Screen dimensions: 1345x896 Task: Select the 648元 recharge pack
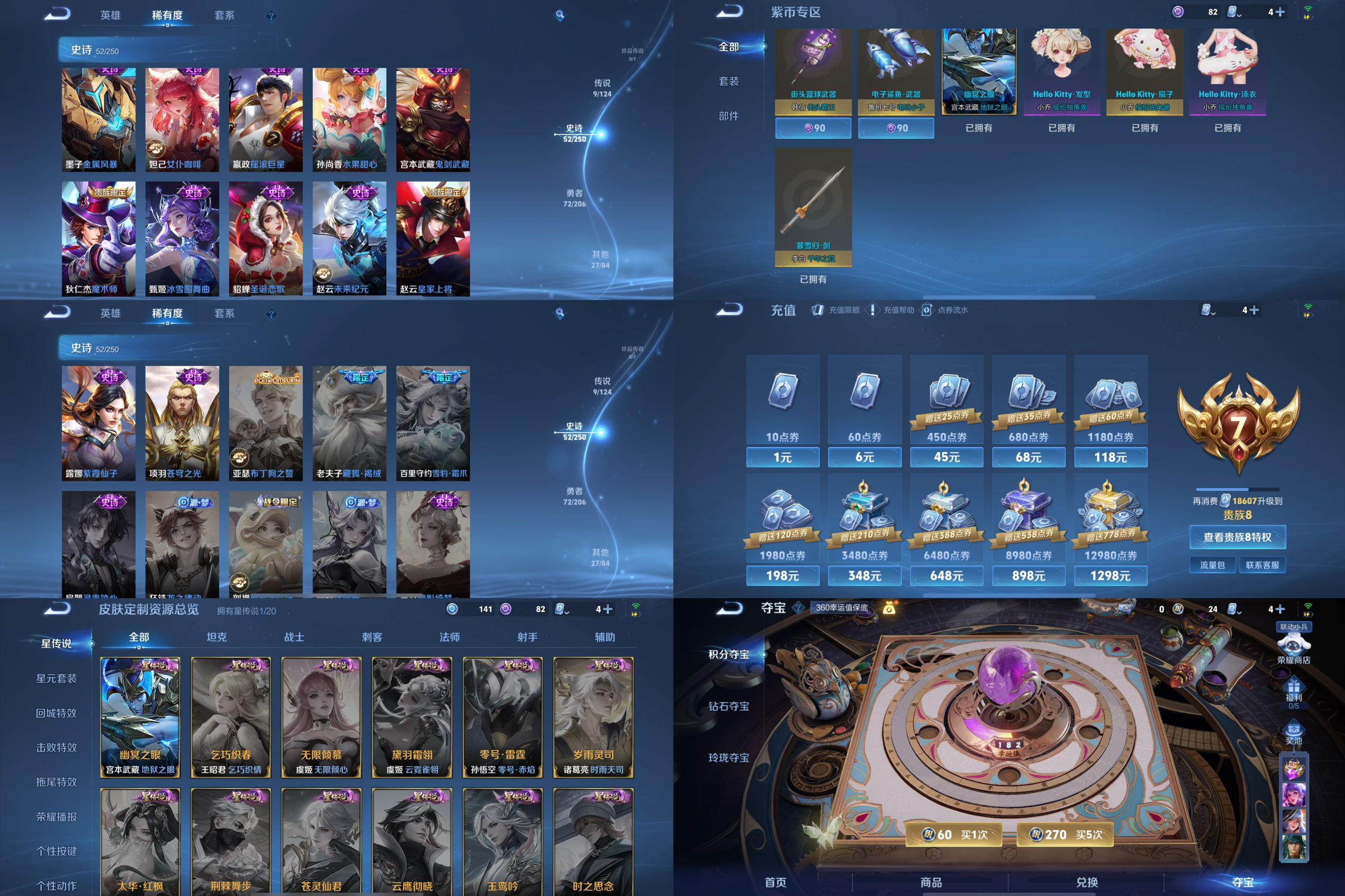[946, 575]
